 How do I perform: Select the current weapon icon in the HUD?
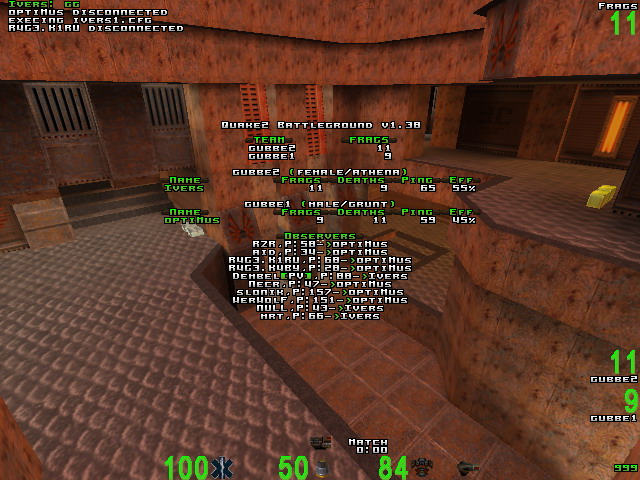(467, 467)
